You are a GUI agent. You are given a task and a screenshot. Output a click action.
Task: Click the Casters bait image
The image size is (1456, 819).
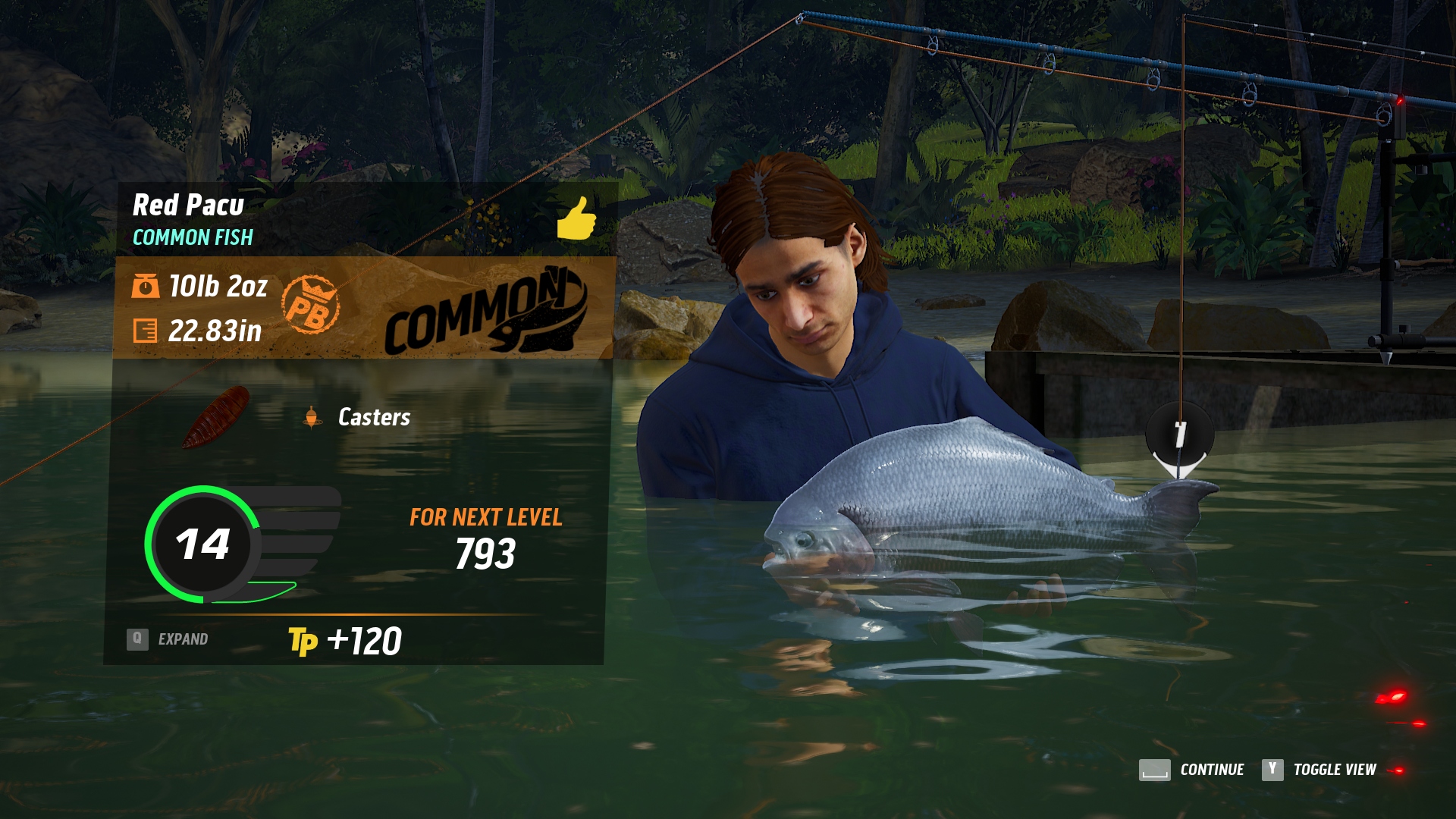[217, 416]
